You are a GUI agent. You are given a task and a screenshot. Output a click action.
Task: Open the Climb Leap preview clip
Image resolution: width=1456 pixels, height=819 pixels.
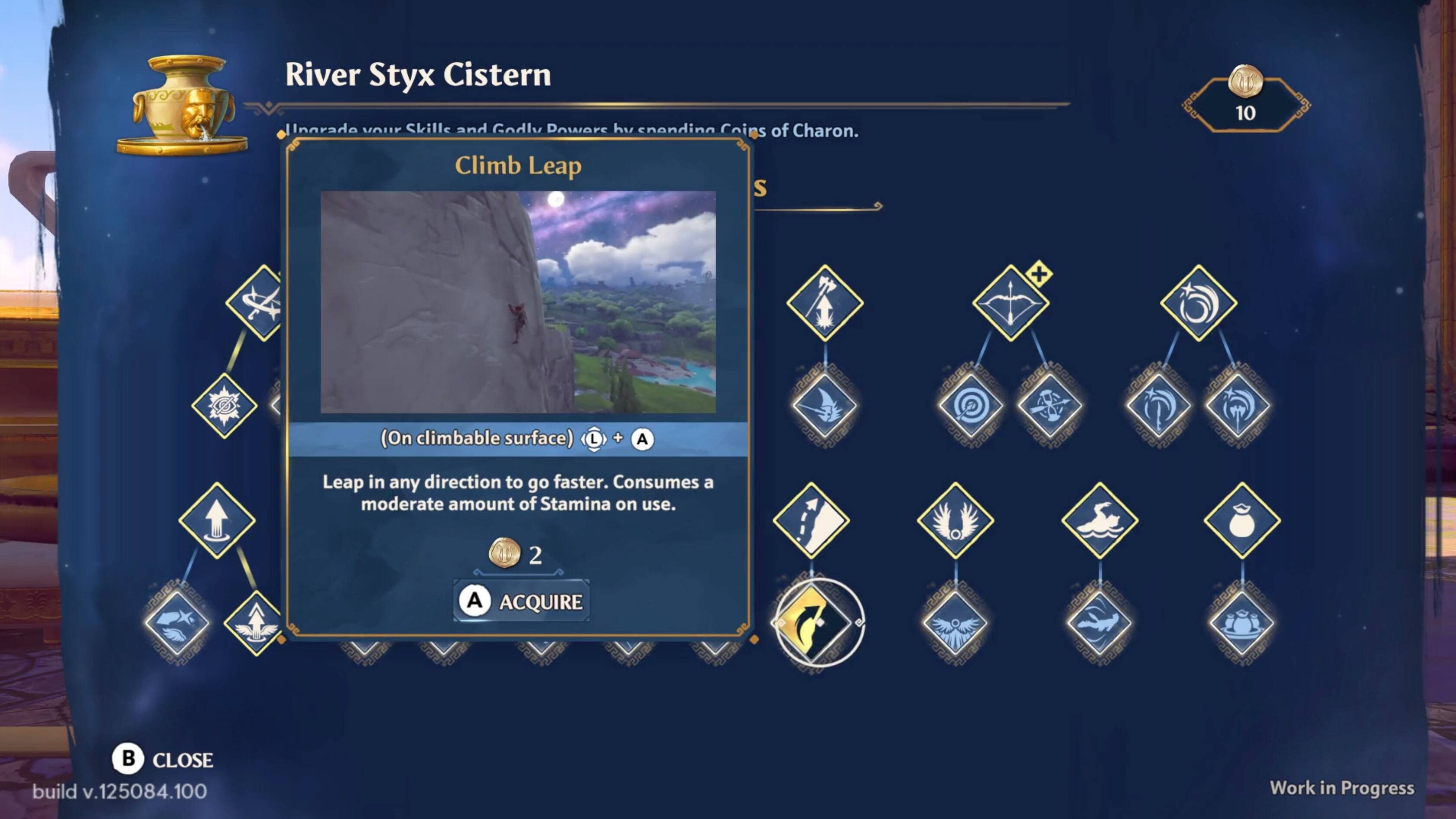[518, 302]
